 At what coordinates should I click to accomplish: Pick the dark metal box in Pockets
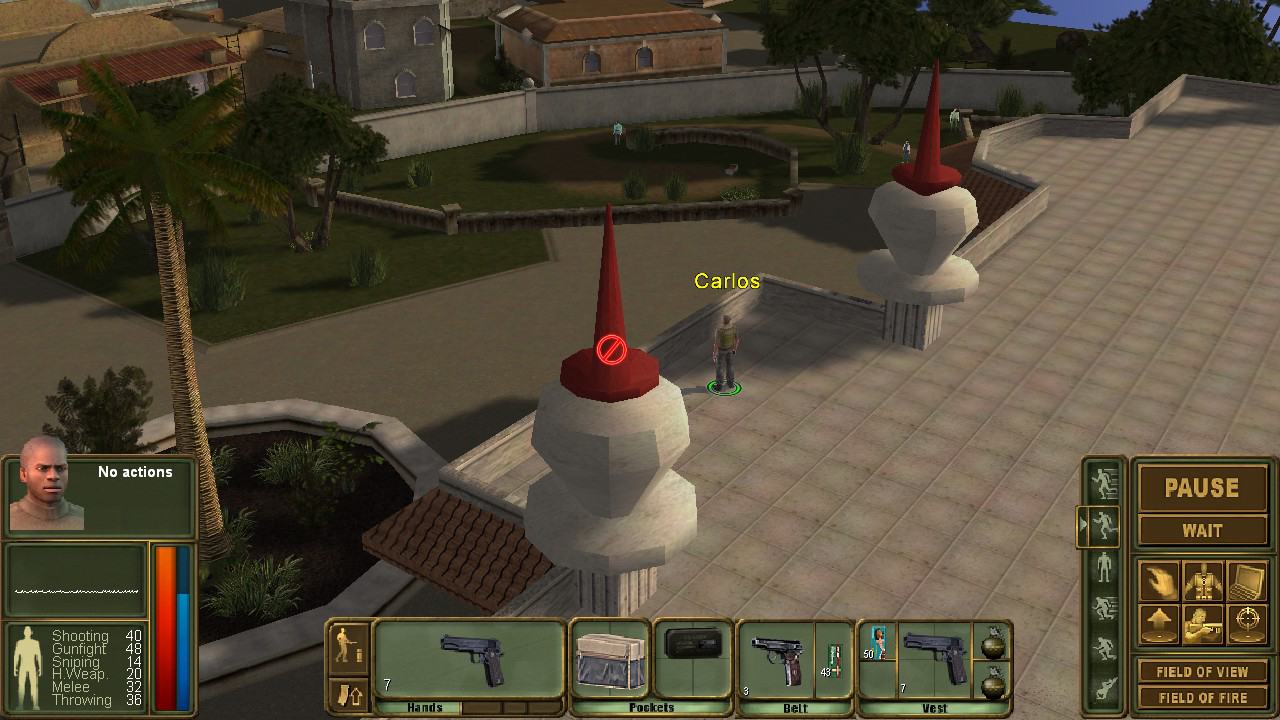tap(692, 643)
